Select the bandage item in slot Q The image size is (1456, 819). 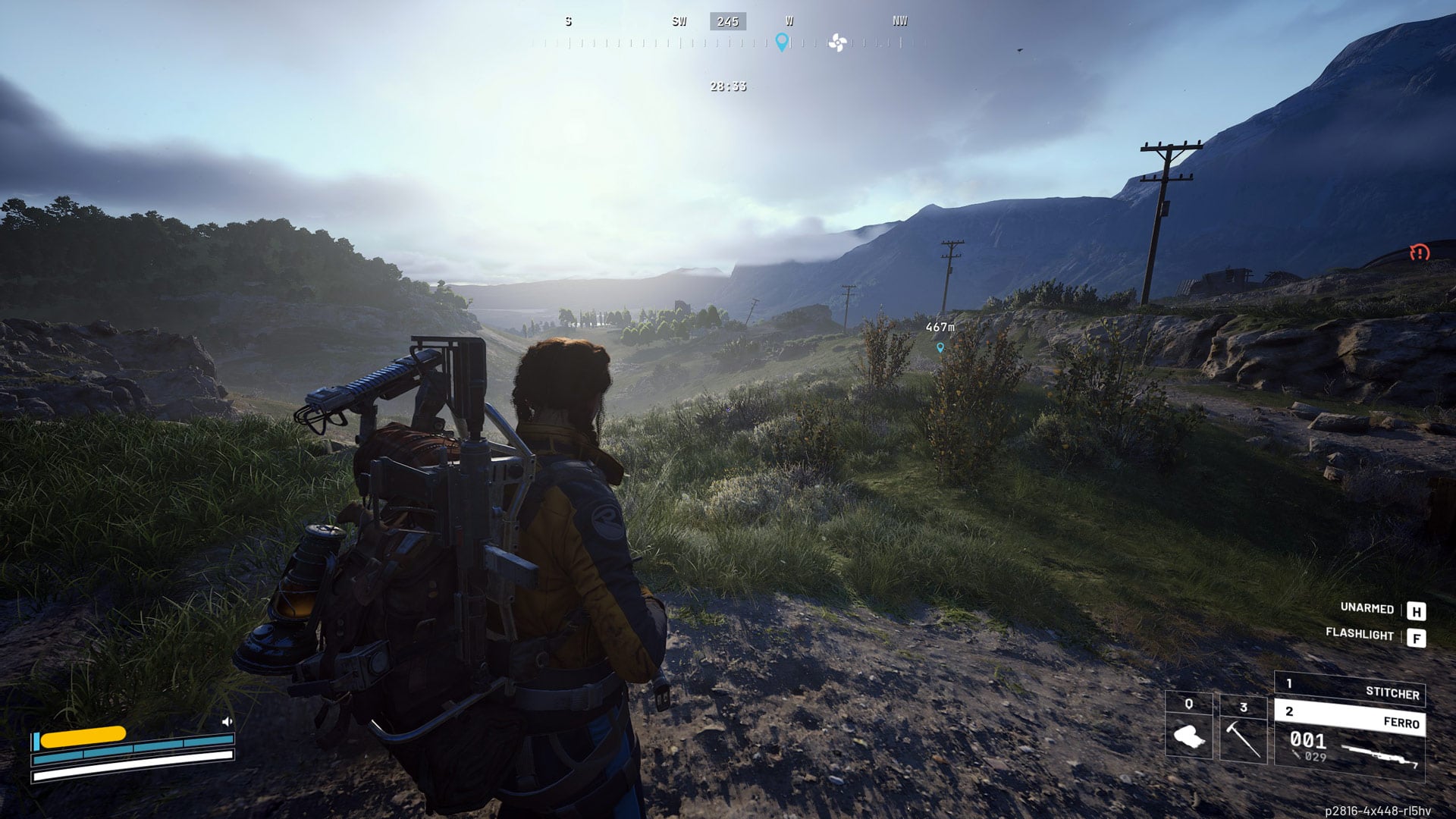pyautogui.click(x=1189, y=736)
